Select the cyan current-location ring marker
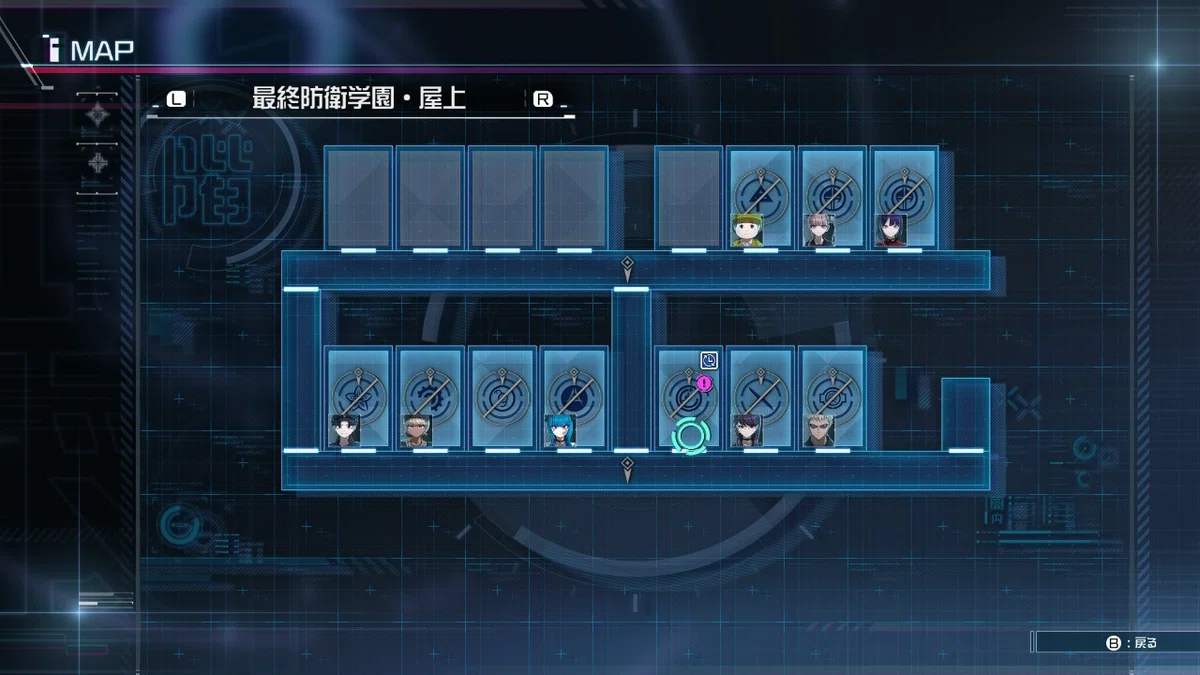Screen dimensions: 1200x675 click(x=689, y=436)
